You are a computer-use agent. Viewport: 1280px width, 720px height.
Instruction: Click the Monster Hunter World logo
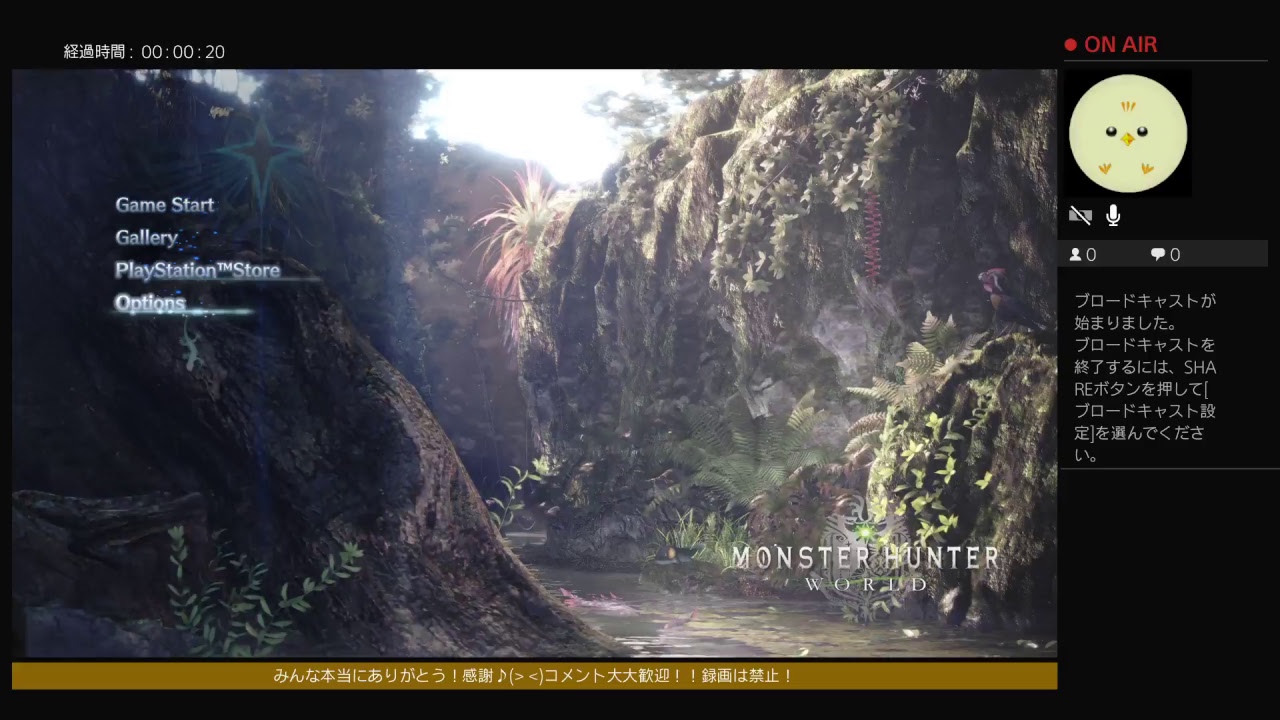[866, 566]
